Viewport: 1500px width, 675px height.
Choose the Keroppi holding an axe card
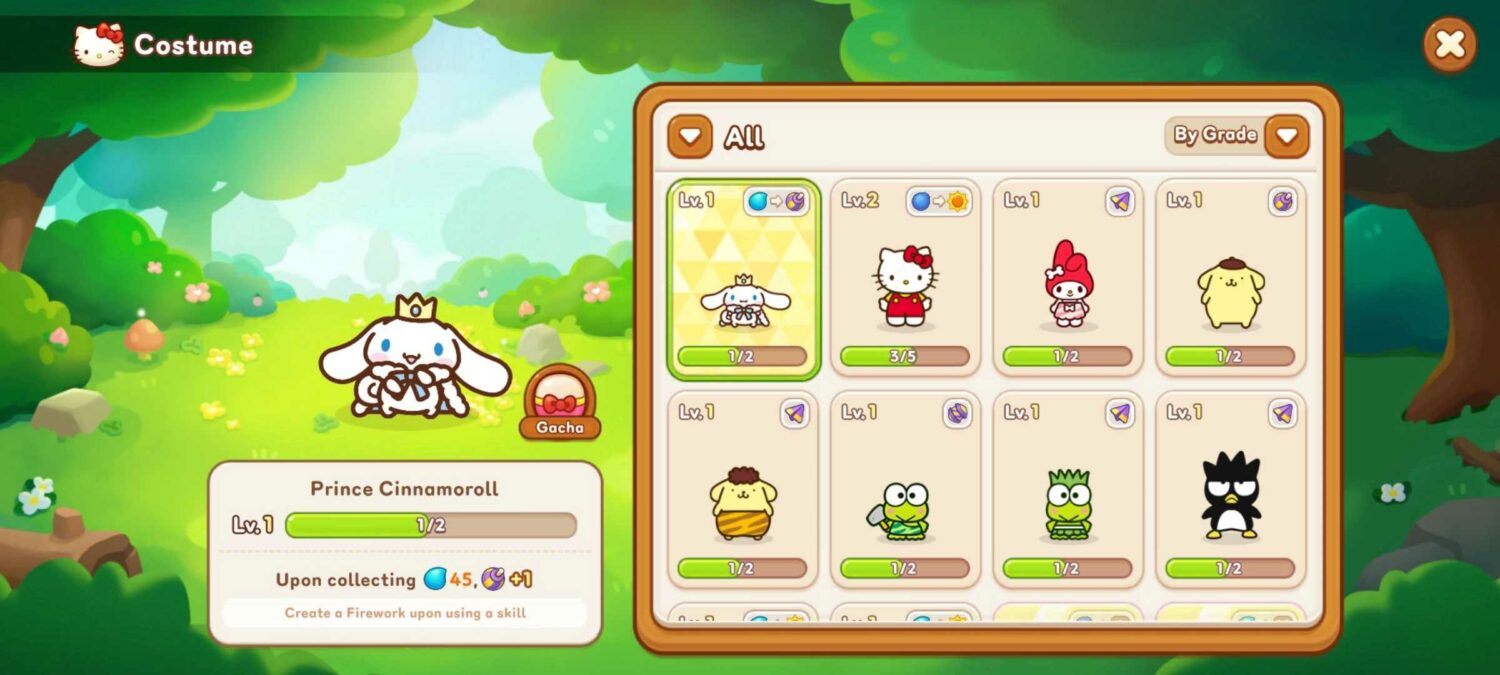pos(905,490)
